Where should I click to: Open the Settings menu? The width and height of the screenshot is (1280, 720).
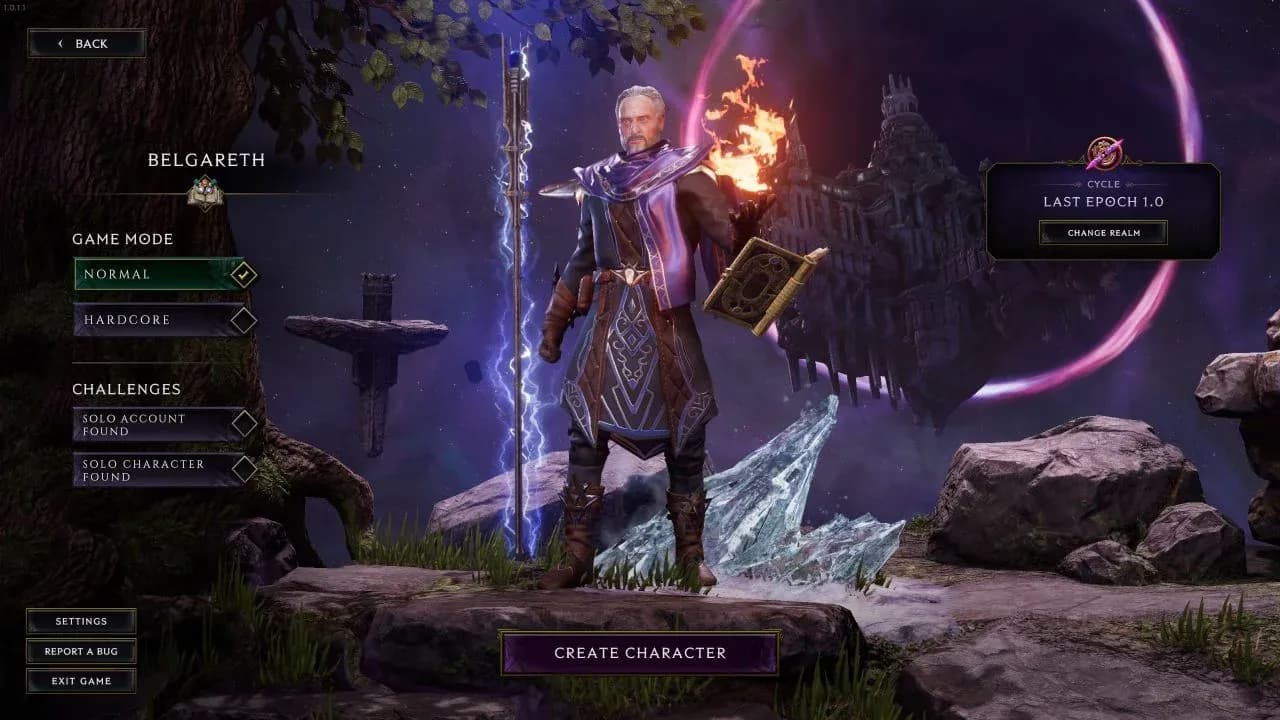pyautogui.click(x=80, y=621)
